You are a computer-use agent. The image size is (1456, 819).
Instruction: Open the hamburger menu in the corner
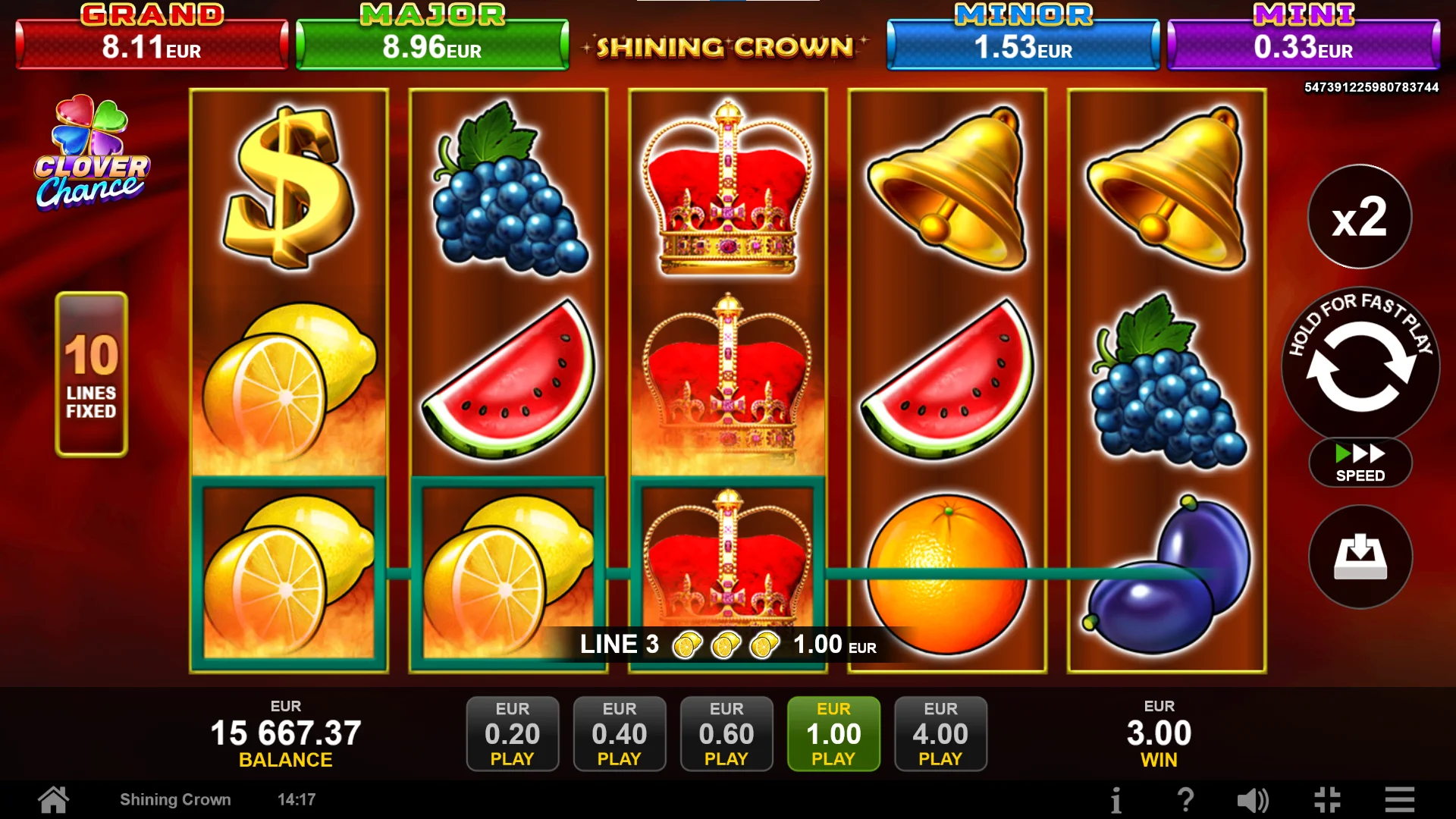point(1398,799)
